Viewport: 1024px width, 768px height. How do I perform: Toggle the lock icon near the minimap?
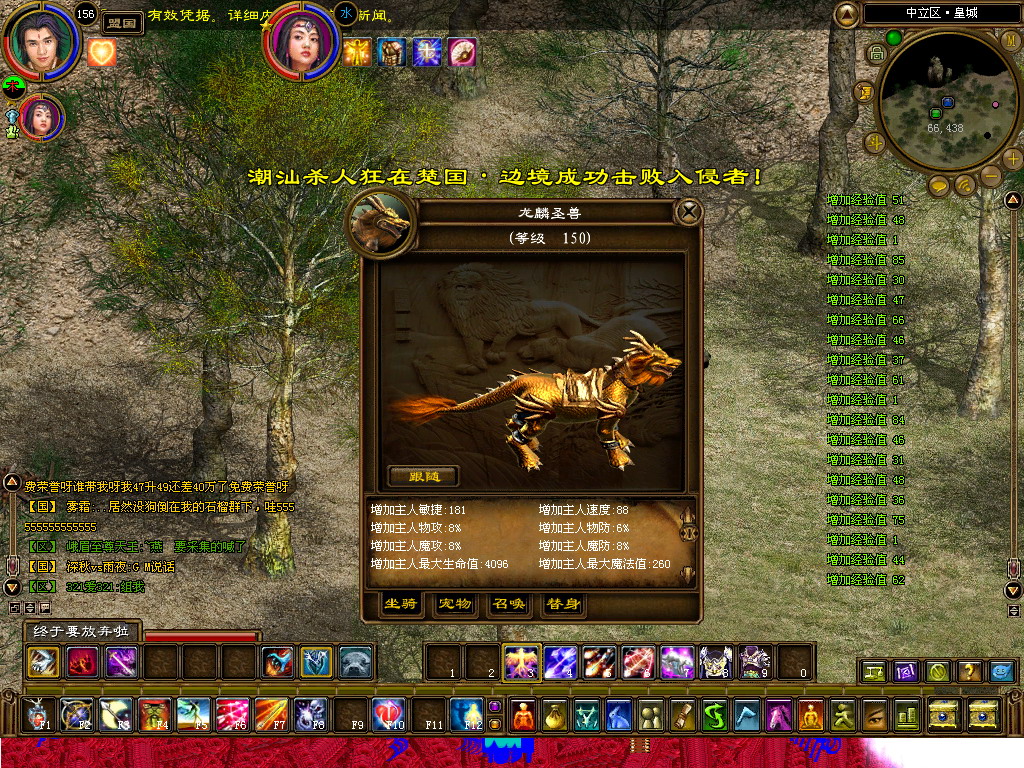tap(876, 53)
